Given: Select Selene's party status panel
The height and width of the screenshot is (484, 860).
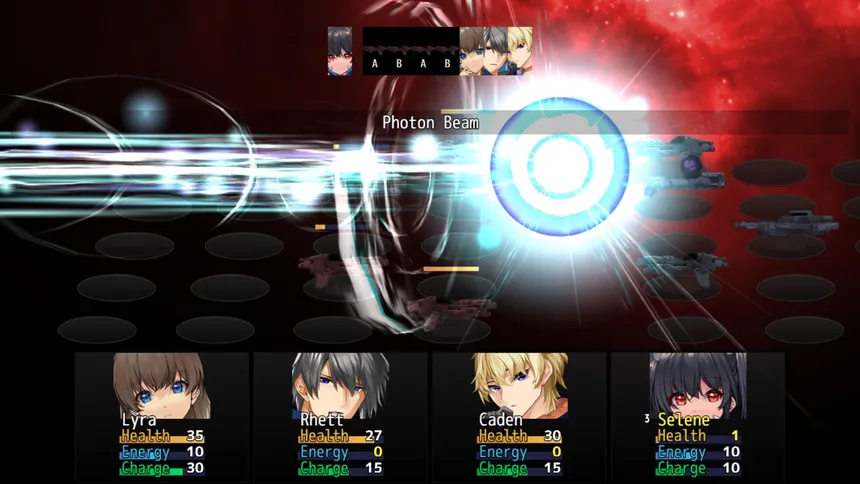Looking at the screenshot, I should click(697, 414).
